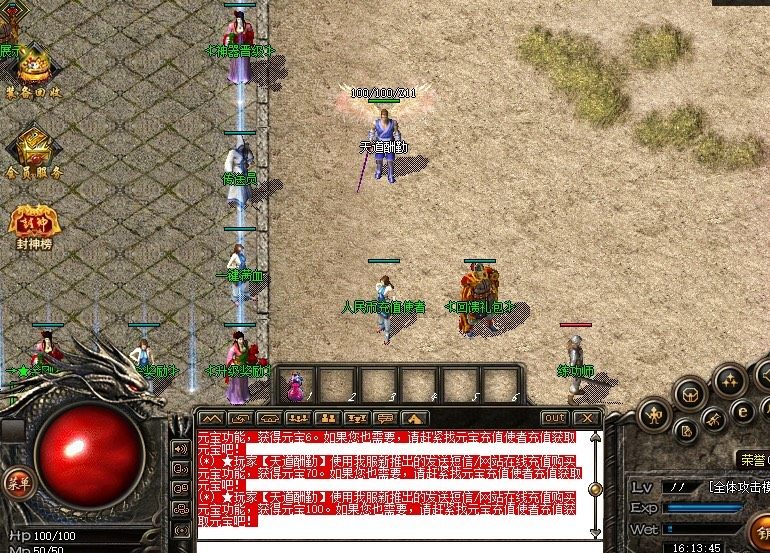This screenshot has height=553, width=770.
Task: Click the round paper scroll icon
Action: click(687, 430)
